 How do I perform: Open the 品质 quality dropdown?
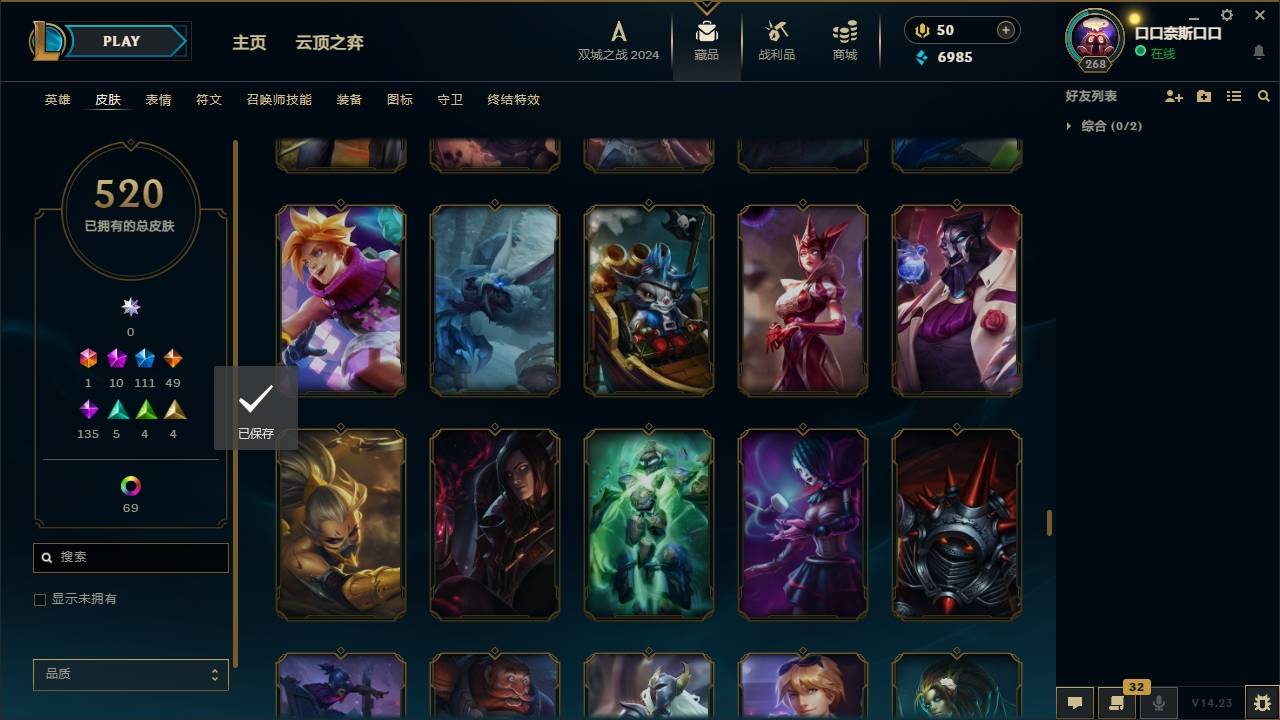[x=130, y=674]
